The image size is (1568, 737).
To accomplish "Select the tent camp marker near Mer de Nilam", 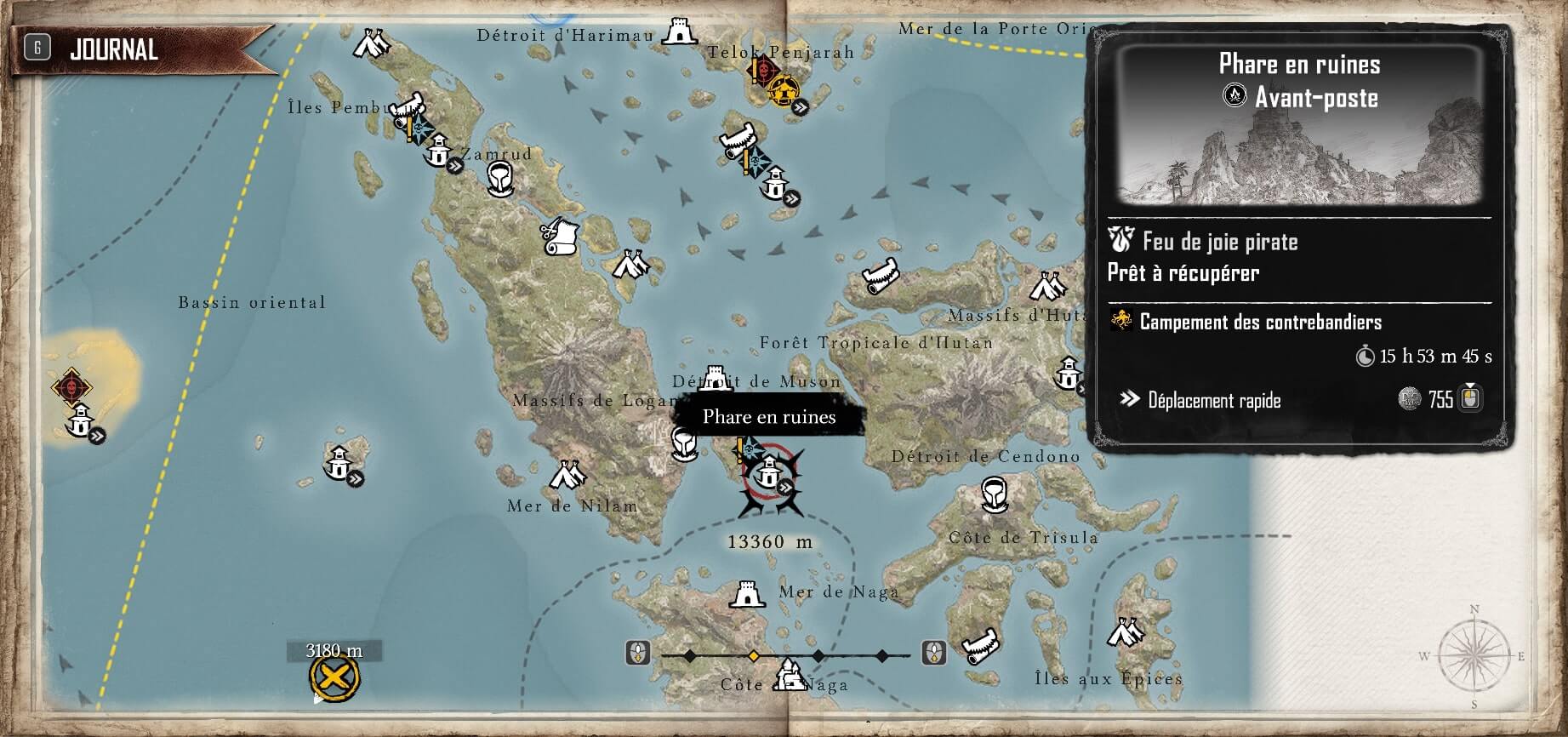I will 566,475.
